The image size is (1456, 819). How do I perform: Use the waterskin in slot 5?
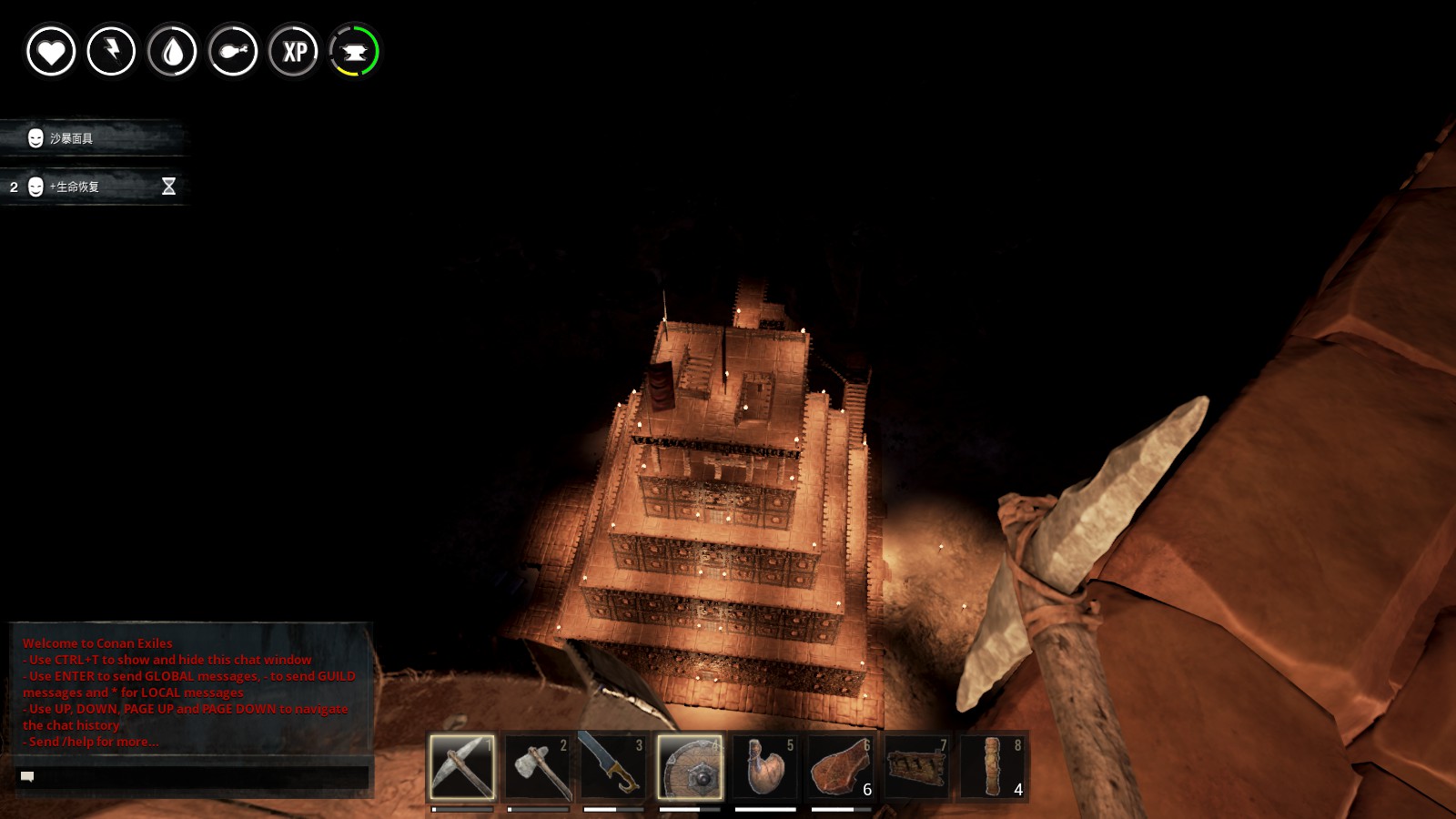[765, 766]
